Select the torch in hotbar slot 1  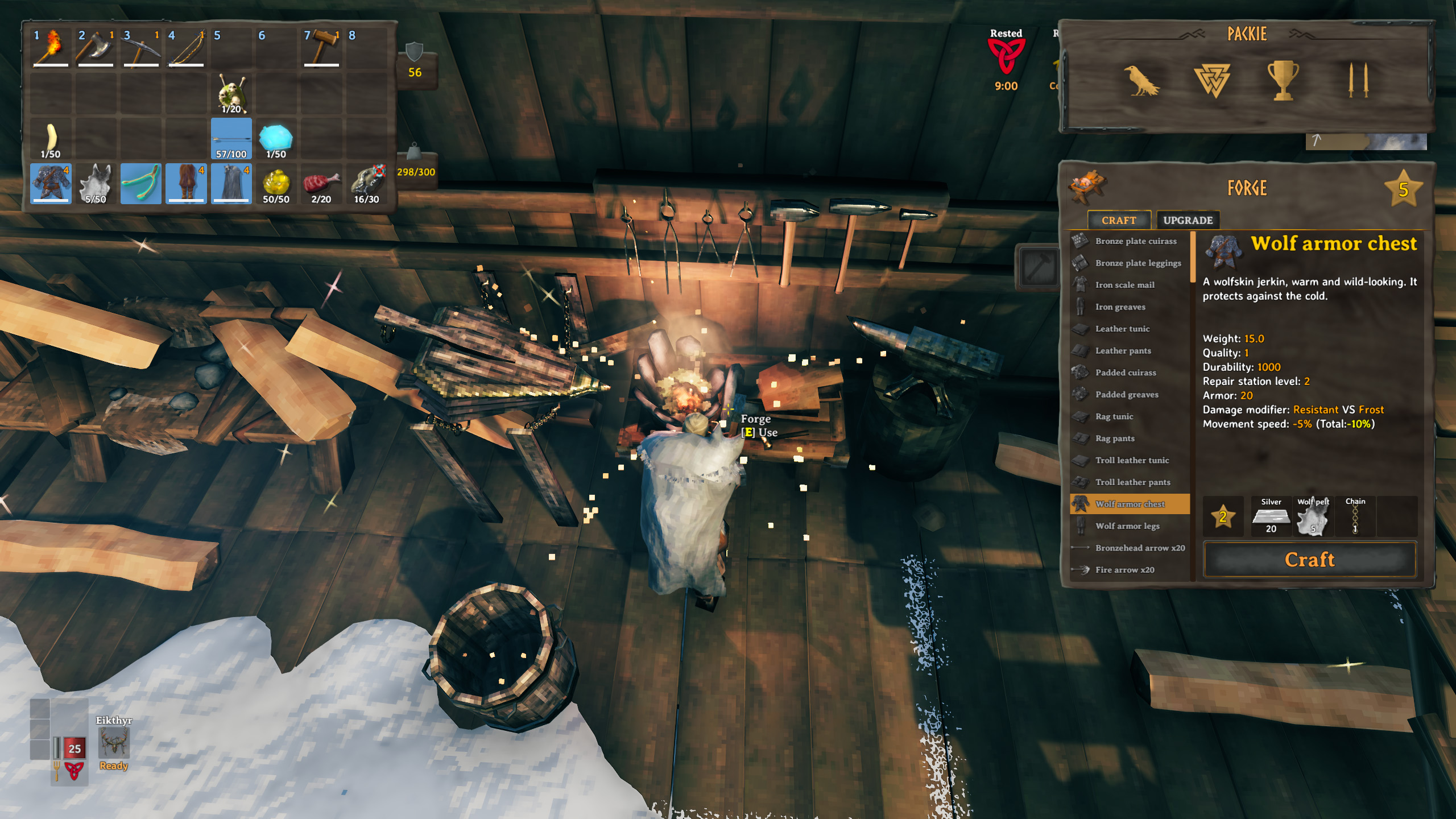coord(51,47)
